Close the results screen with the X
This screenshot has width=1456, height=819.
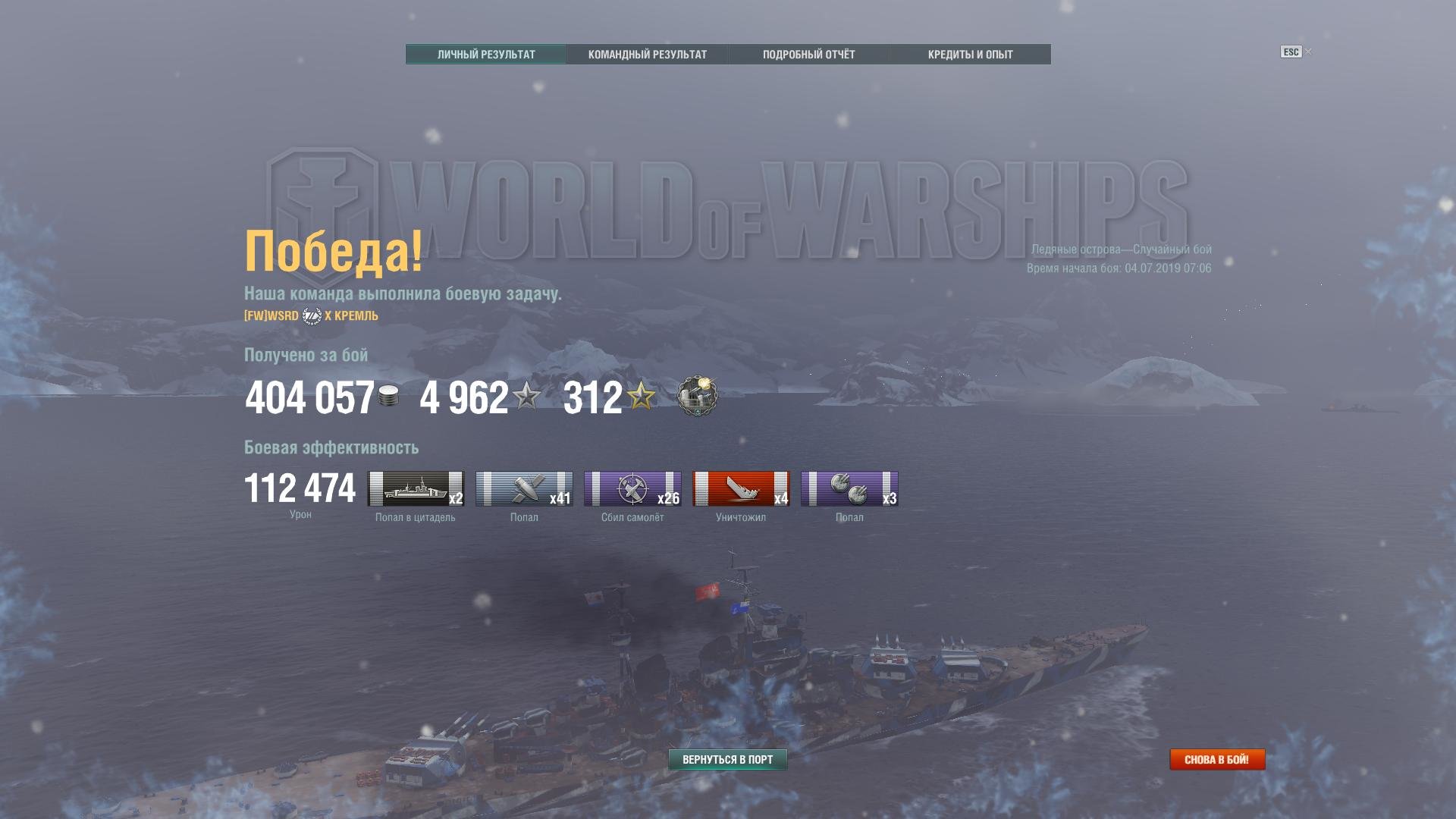(1308, 52)
